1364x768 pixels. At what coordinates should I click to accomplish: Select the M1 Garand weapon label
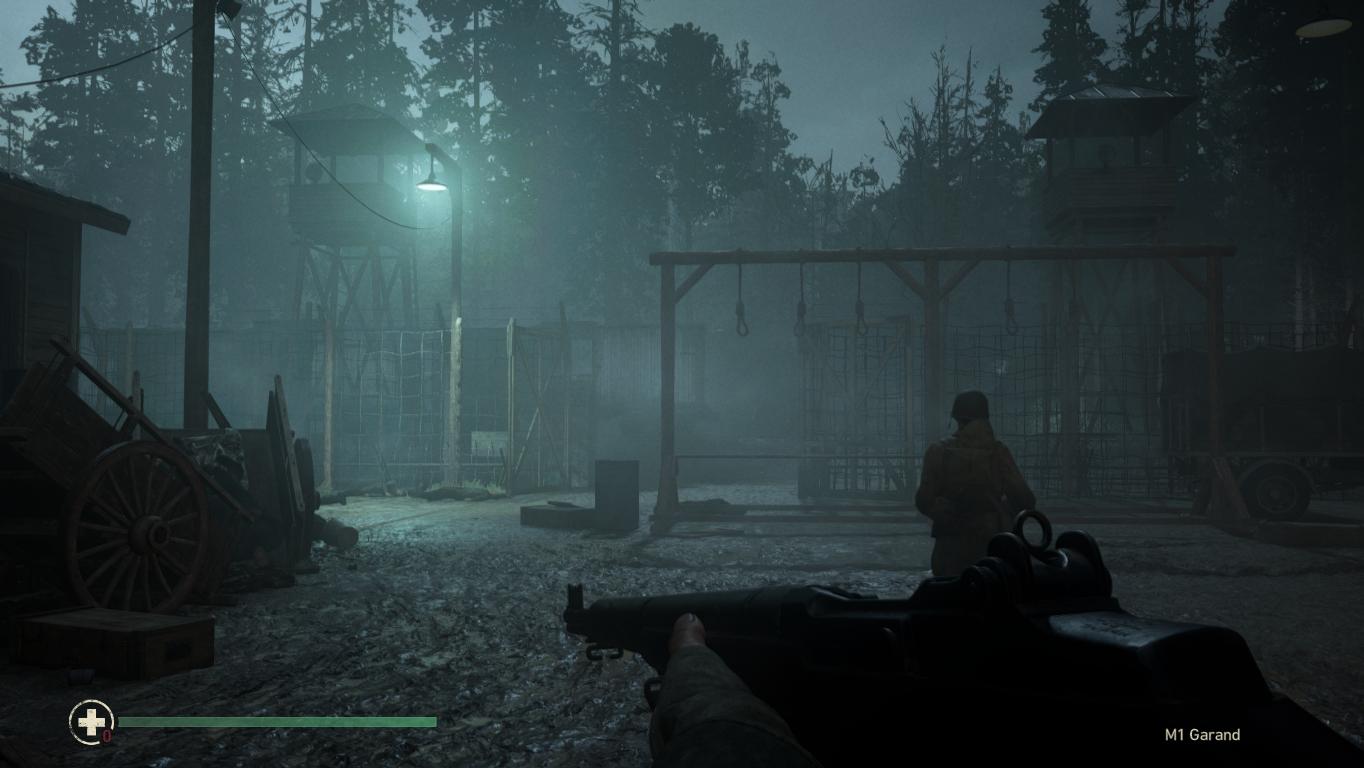click(x=1202, y=735)
